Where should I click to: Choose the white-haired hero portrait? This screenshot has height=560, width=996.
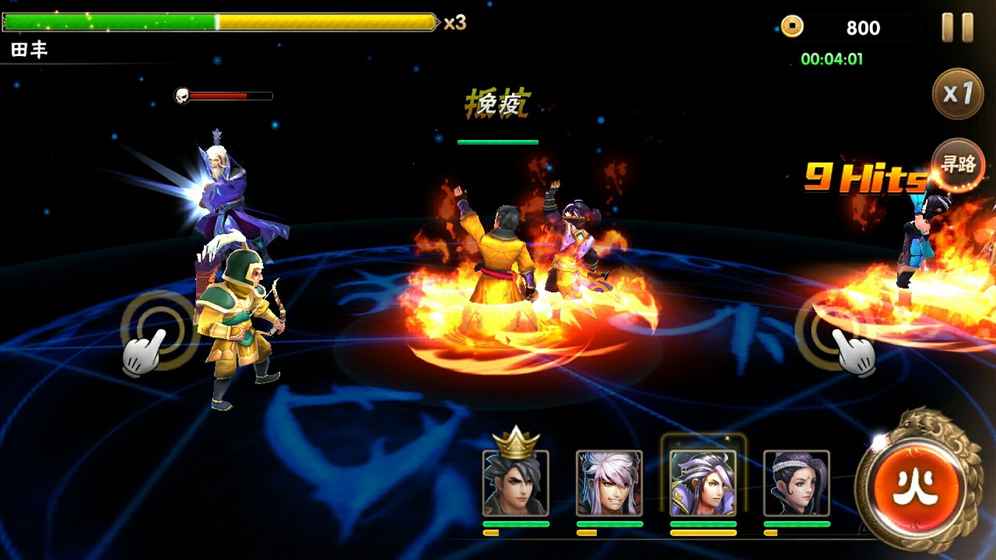(609, 482)
